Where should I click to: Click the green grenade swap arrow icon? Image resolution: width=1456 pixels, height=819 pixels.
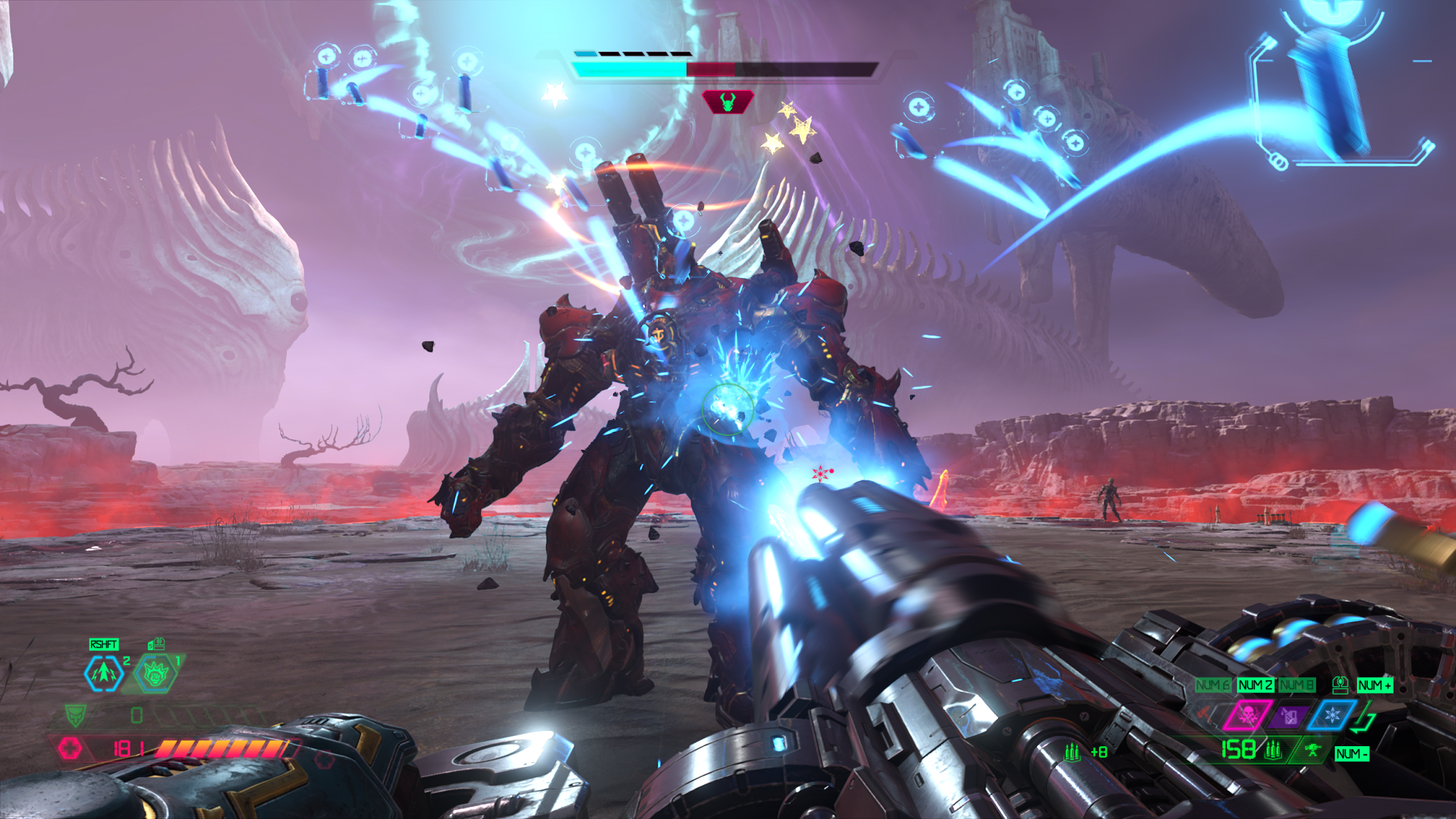pos(1364,720)
